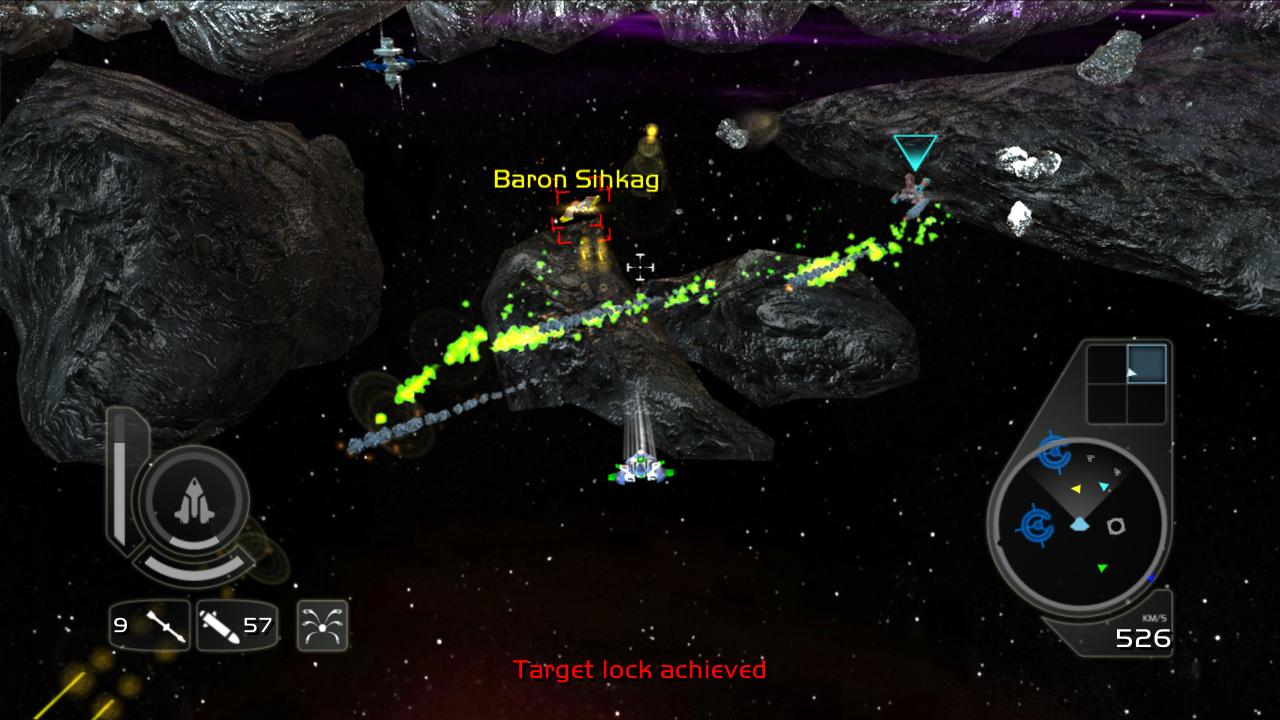Screen dimensions: 1280x720
Task: Select the green triangle radar marker
Action: 1102,568
